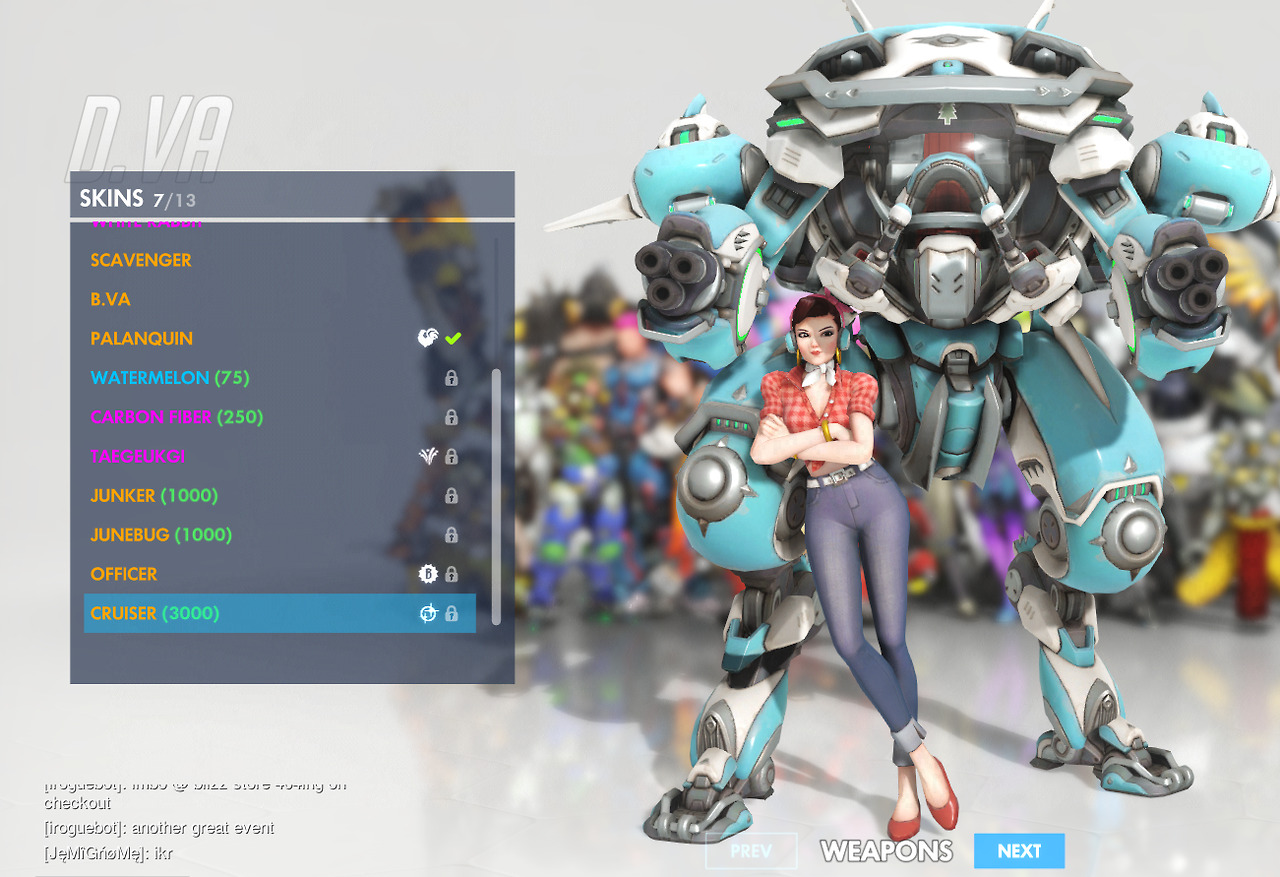Pick the Watermelon skin entry
Screen dimensions: 1280x877
pyautogui.click(x=170, y=378)
